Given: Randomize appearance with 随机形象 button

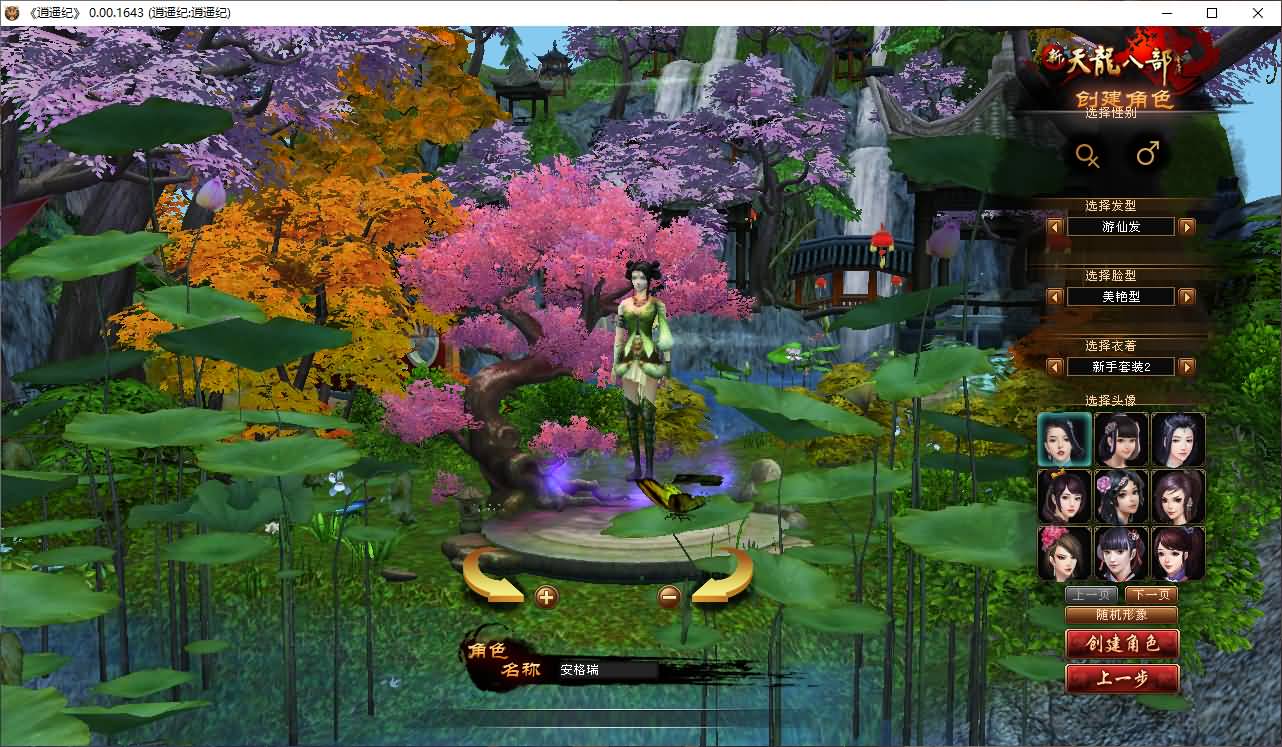Looking at the screenshot, I should pyautogui.click(x=1121, y=615).
